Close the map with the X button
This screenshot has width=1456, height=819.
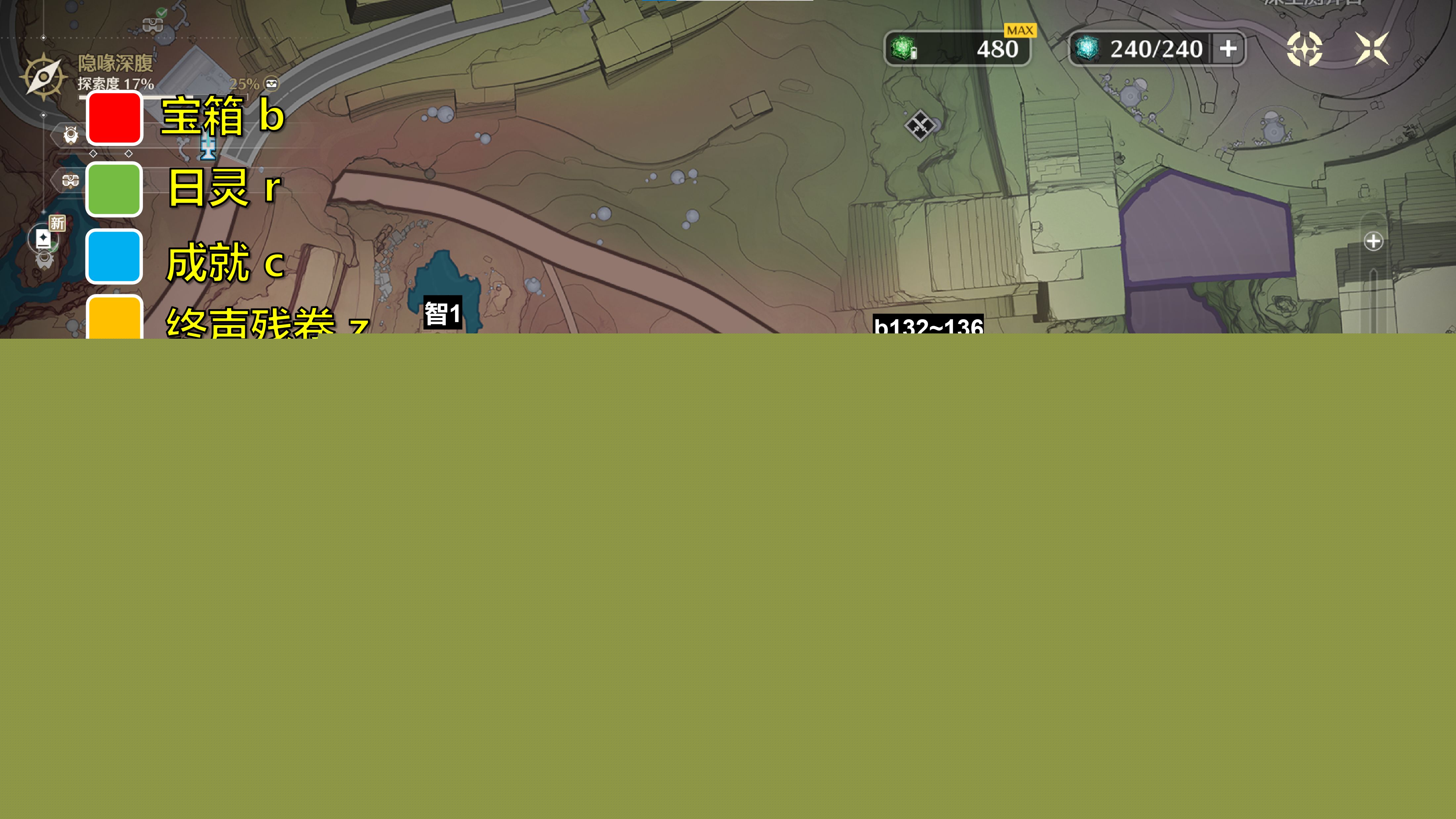pyautogui.click(x=1372, y=49)
